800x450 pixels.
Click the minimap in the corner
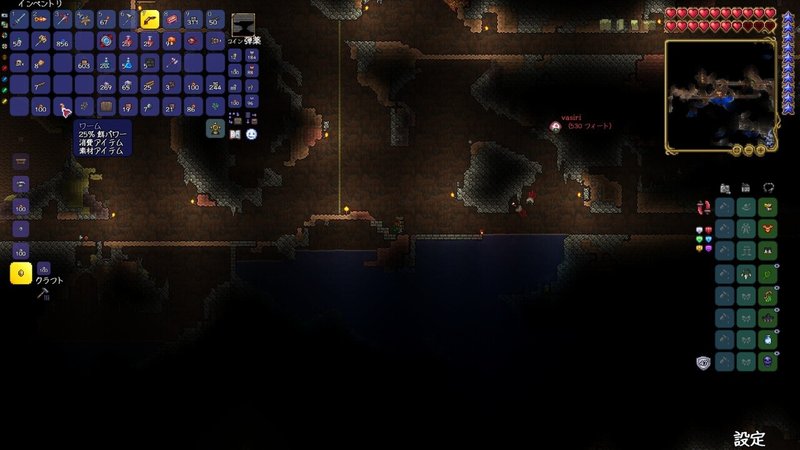[720, 95]
